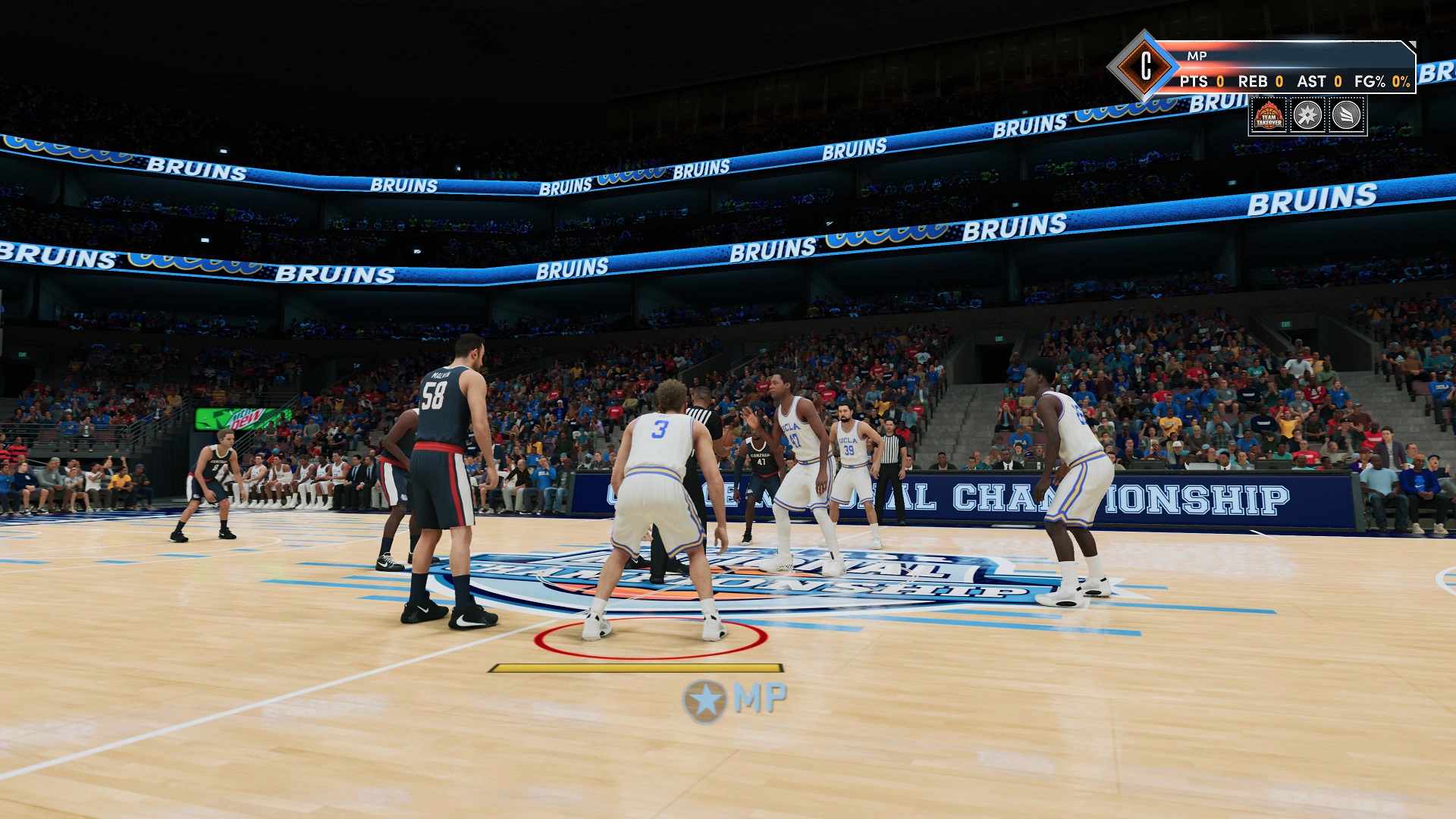The width and height of the screenshot is (1456, 819).
Task: Choose the winged takeover icon
Action: click(x=1346, y=116)
